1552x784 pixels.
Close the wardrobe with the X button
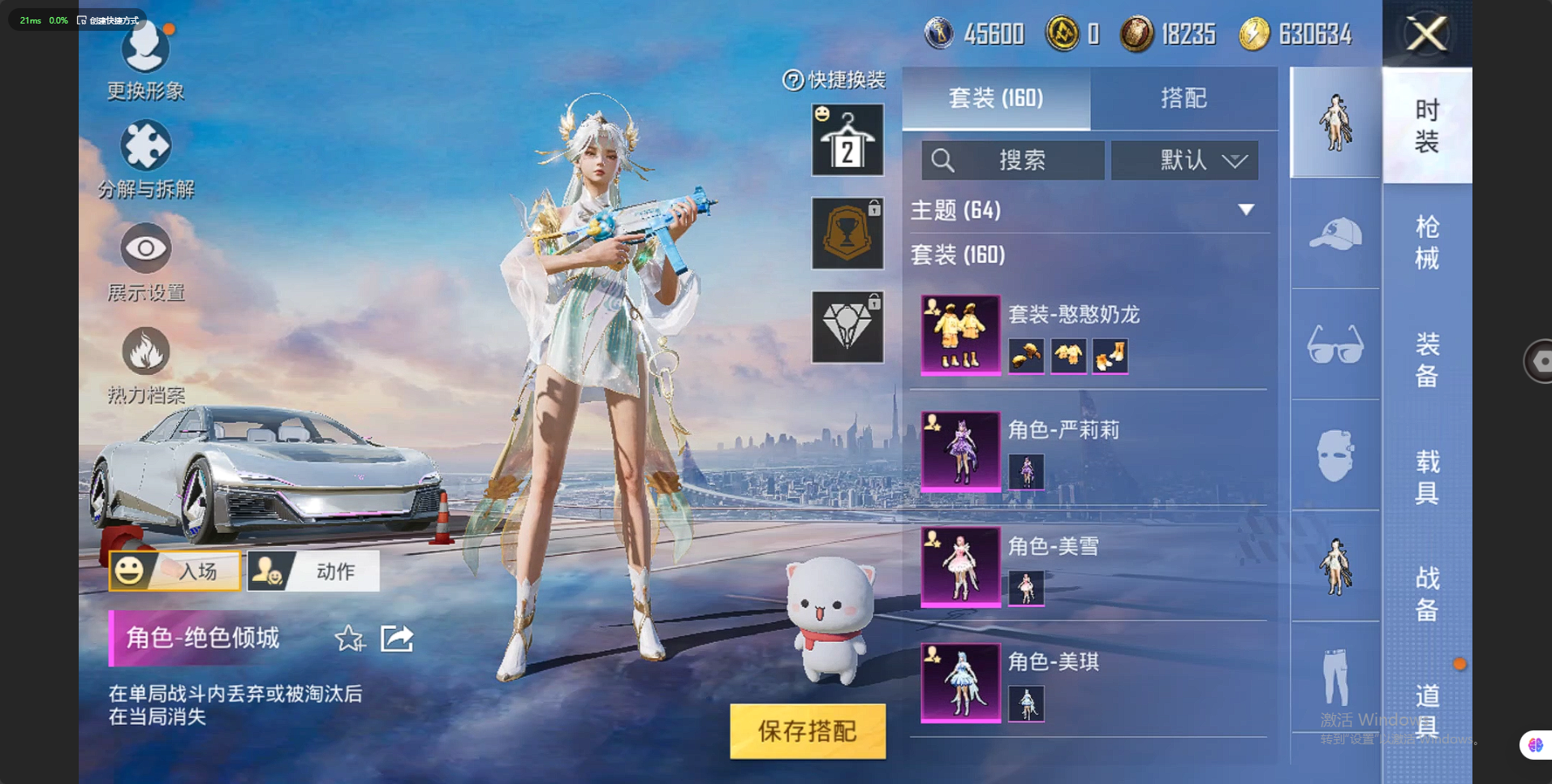click(1427, 34)
